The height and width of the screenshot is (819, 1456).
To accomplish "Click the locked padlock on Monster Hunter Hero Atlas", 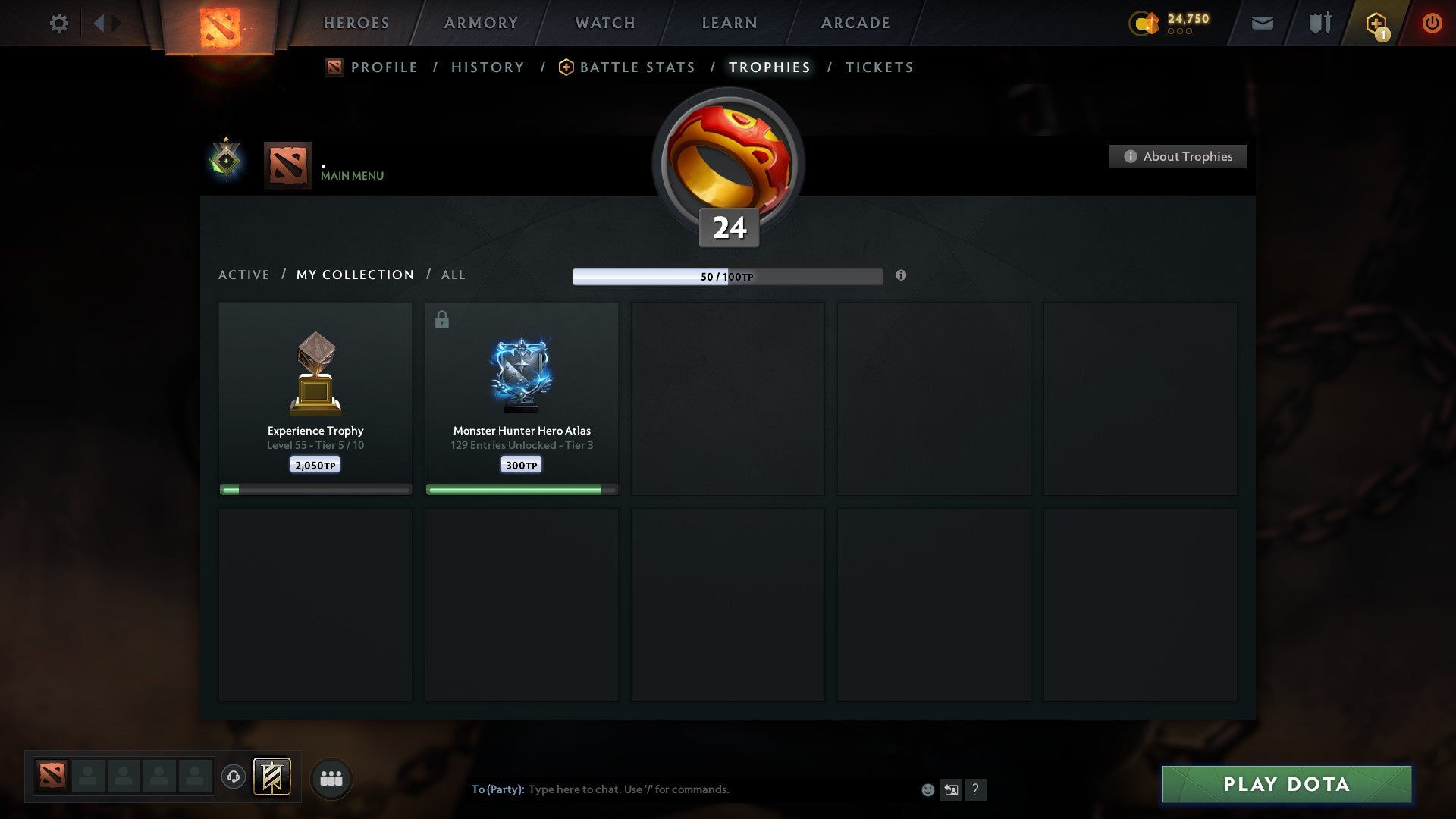I will click(x=441, y=319).
